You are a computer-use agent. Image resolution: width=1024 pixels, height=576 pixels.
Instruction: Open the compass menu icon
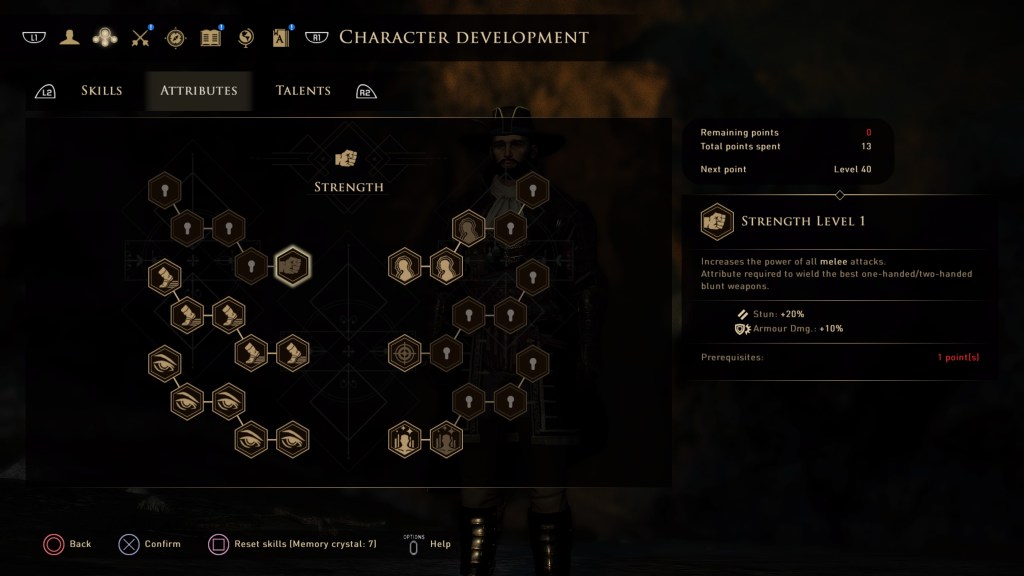pos(175,38)
